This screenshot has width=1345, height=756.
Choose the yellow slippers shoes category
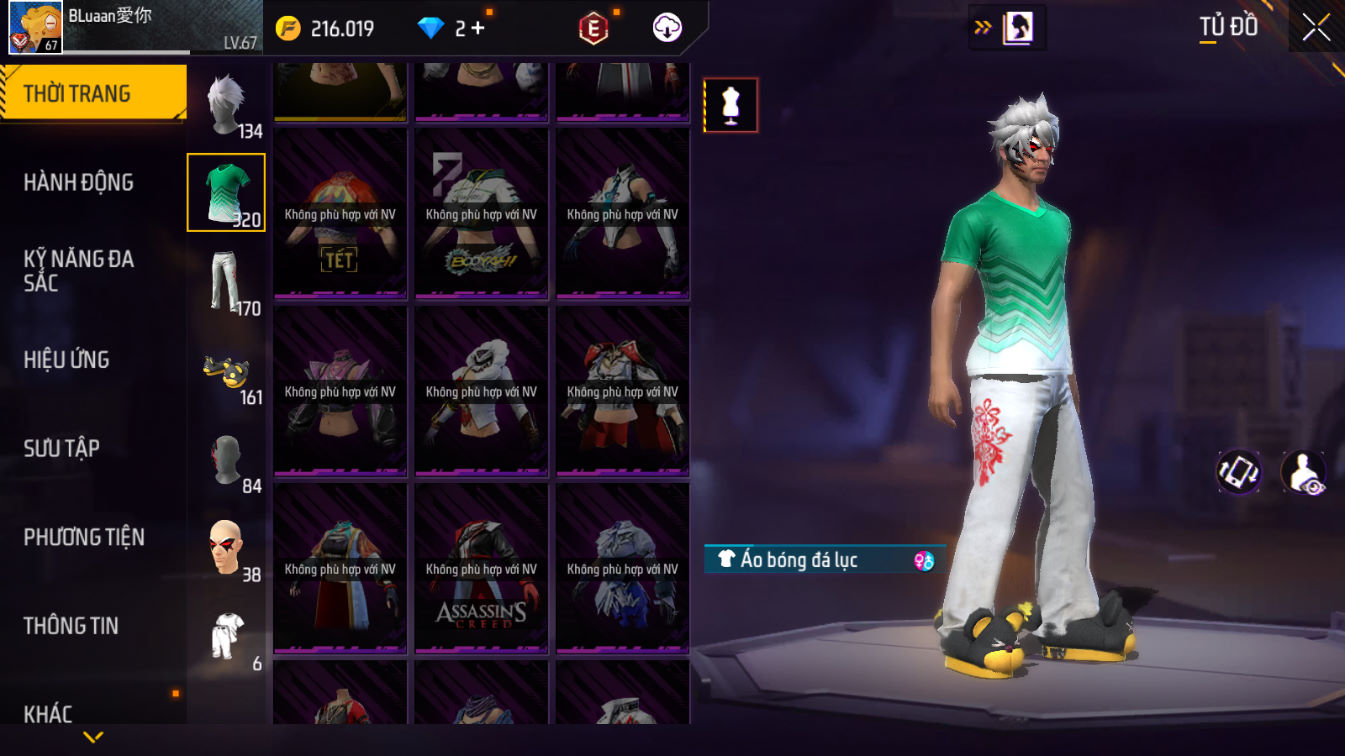coord(227,371)
